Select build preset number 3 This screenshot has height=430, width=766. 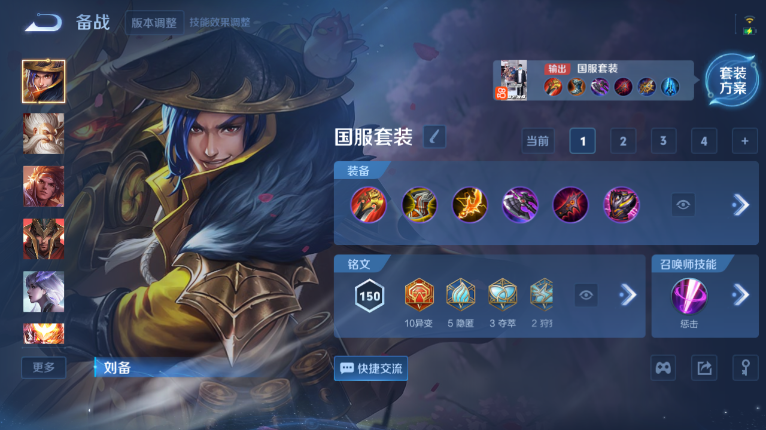point(663,141)
